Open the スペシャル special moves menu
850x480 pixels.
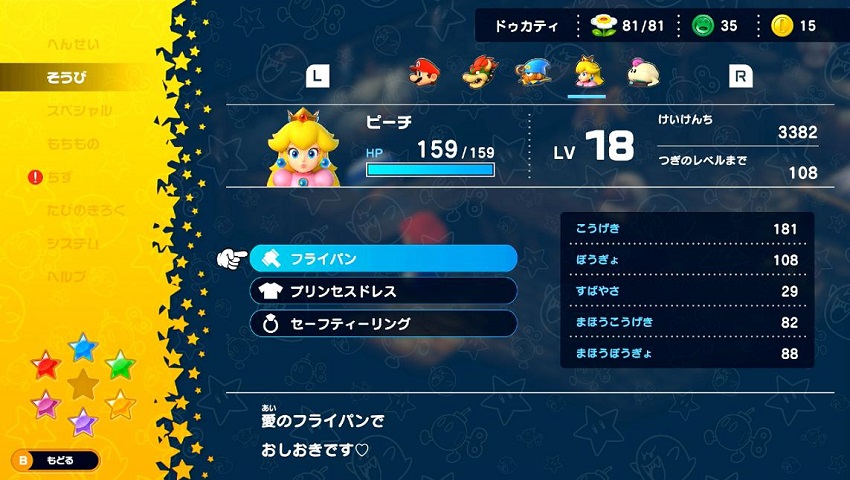tap(78, 111)
